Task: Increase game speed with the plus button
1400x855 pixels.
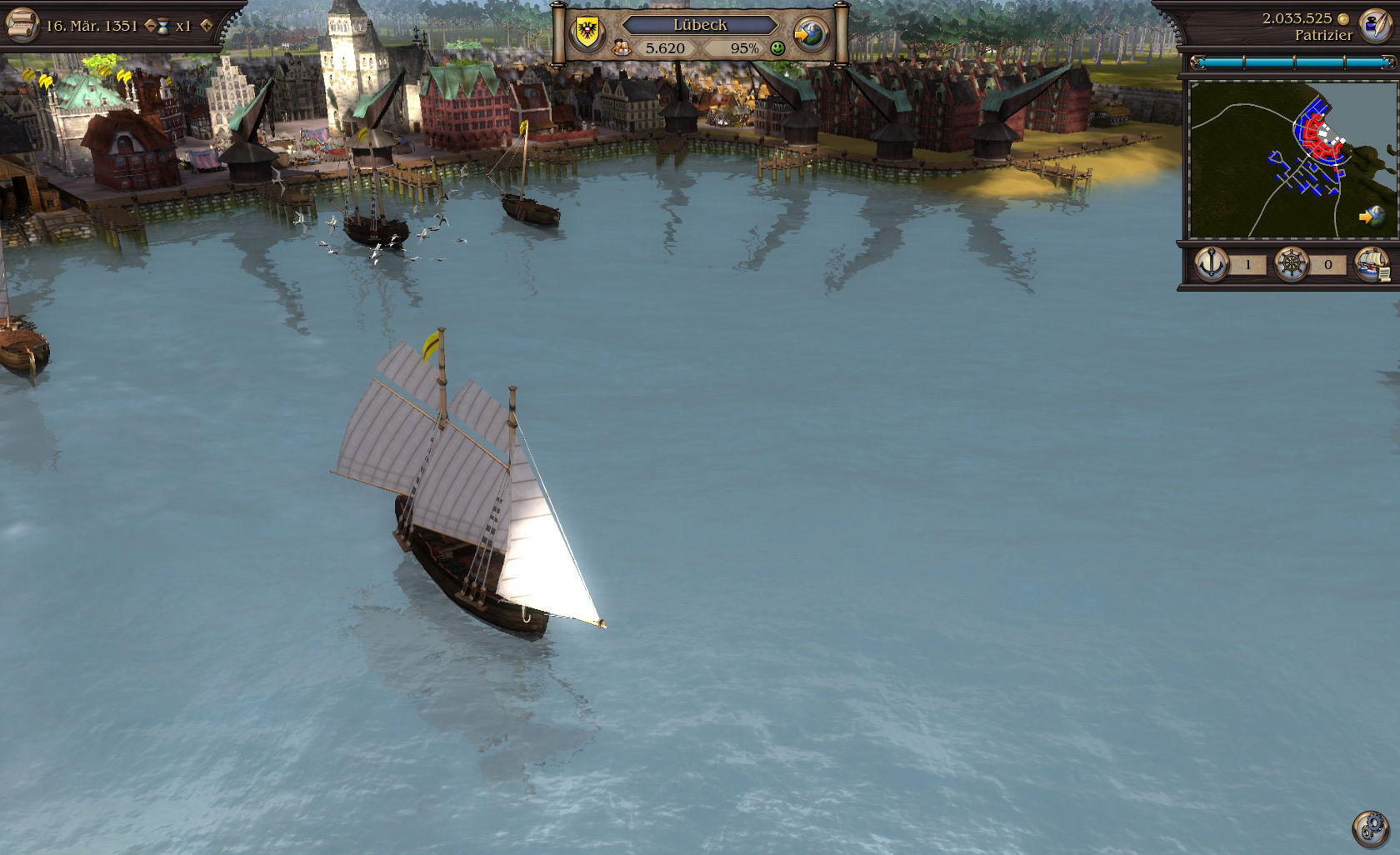Action: click(x=206, y=26)
